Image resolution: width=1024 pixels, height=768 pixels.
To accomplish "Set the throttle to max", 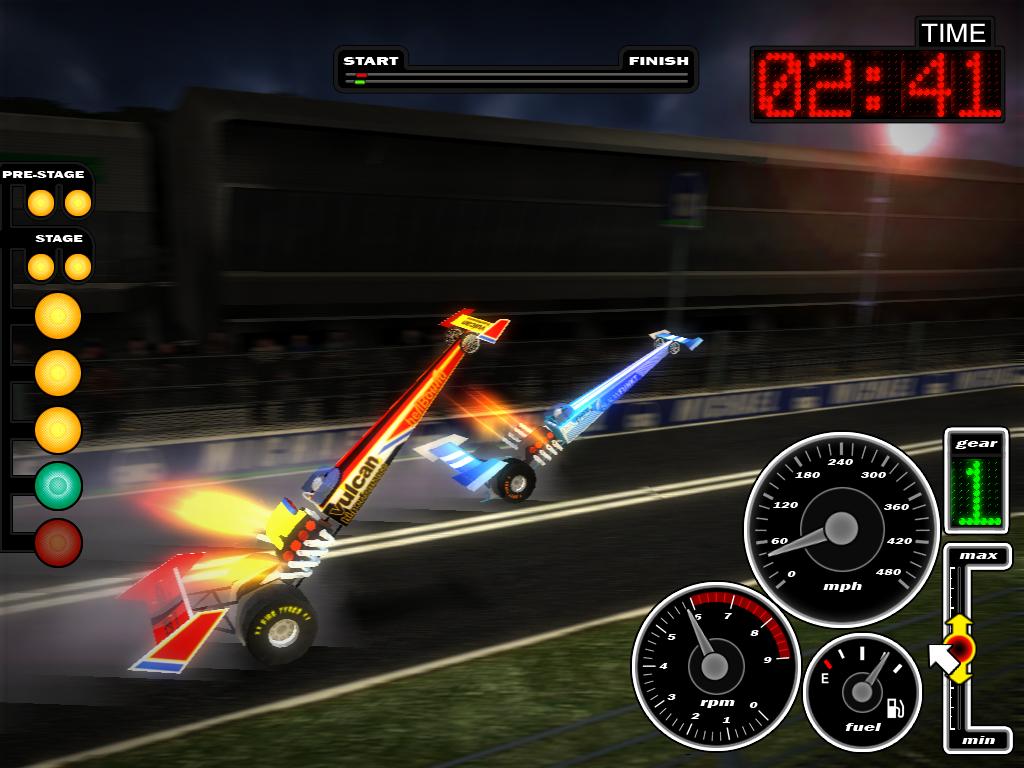I will click(x=978, y=556).
